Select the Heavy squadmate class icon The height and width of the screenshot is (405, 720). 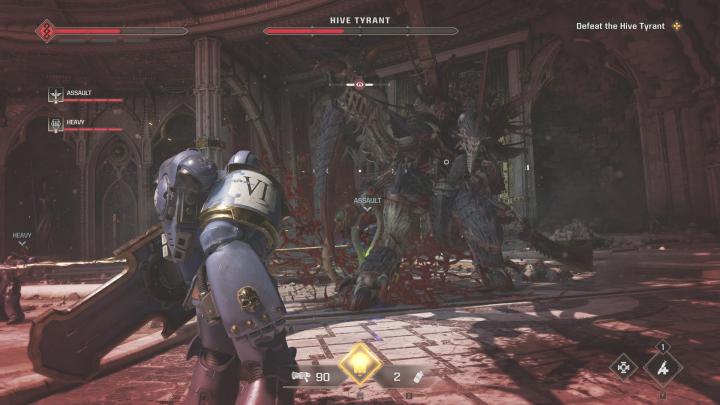[x=57, y=124]
